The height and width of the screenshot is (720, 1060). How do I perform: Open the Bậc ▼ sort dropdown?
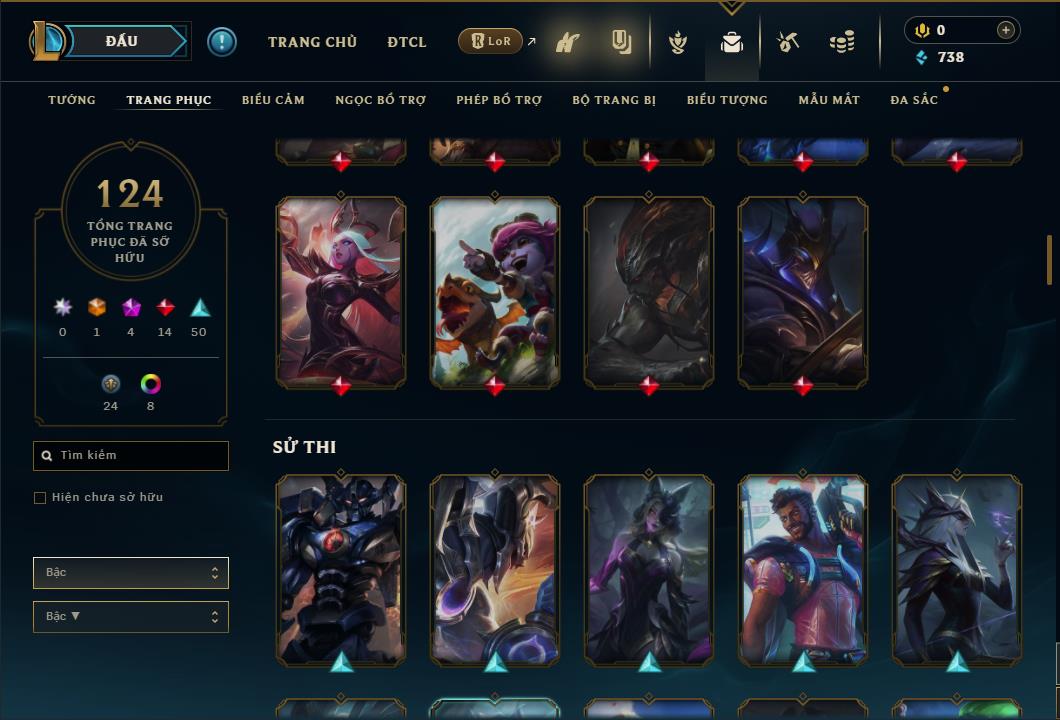tap(131, 617)
